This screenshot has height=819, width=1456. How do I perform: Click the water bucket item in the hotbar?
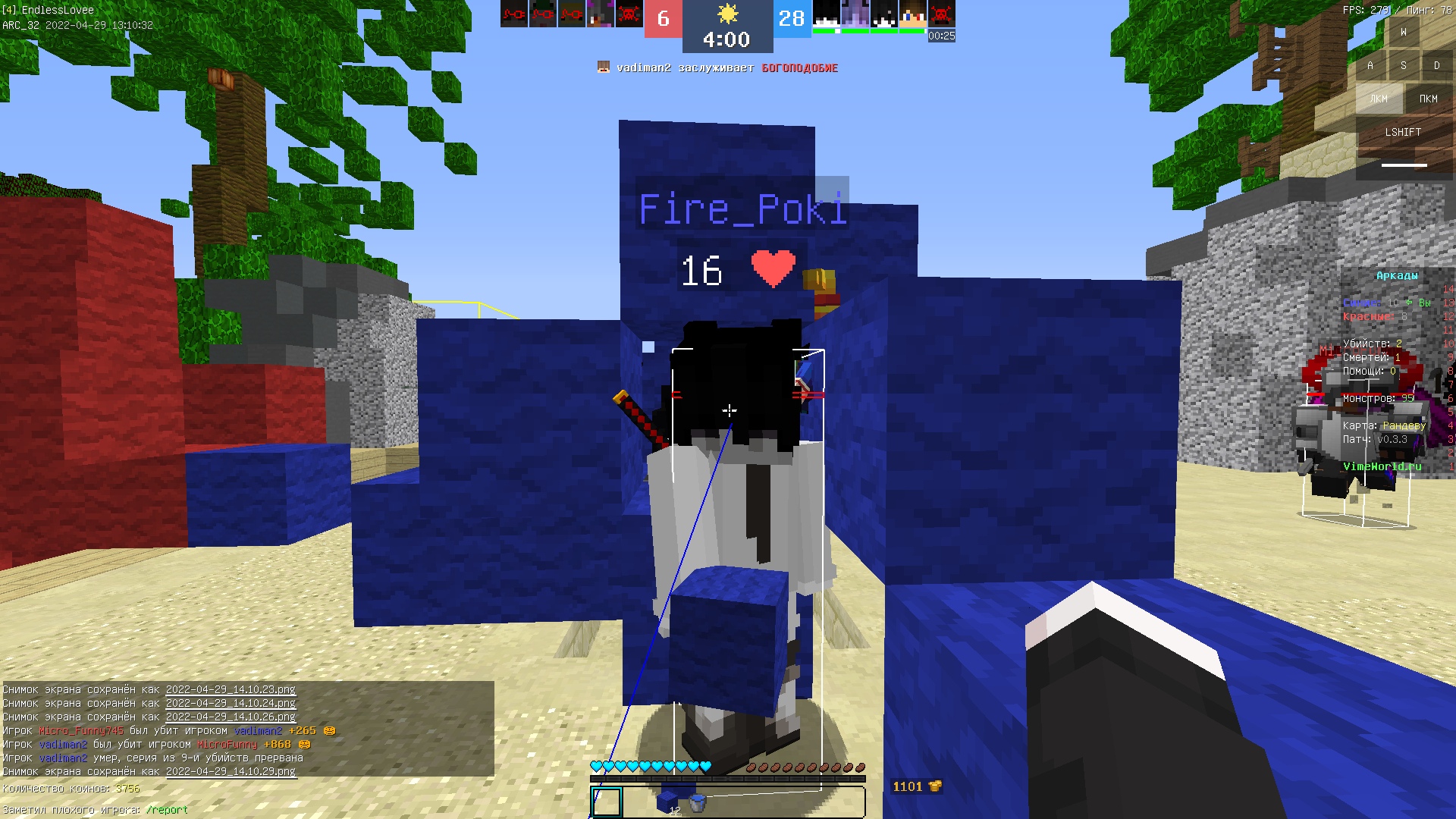698,802
